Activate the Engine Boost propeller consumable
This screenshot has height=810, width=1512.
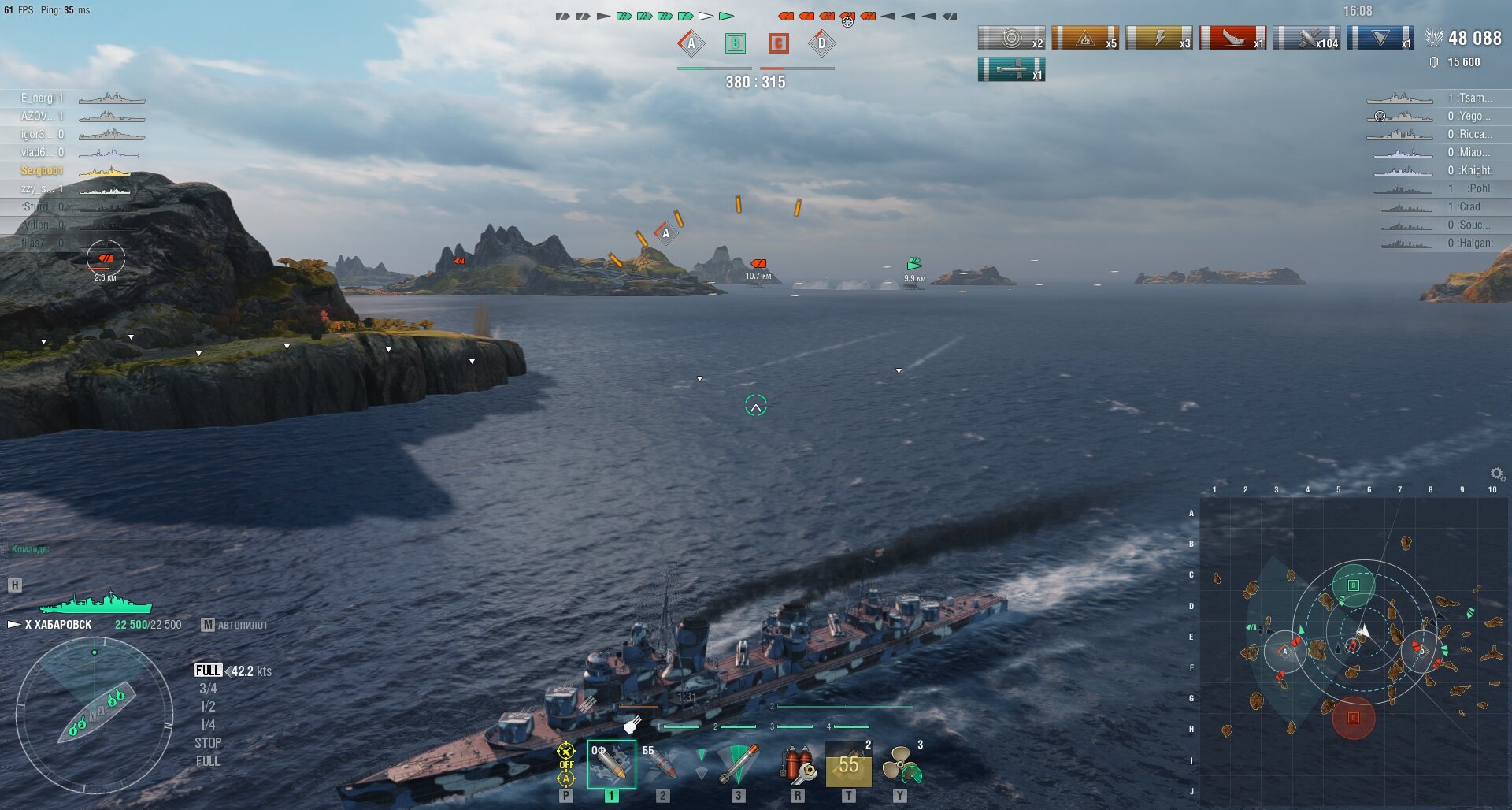point(900,764)
